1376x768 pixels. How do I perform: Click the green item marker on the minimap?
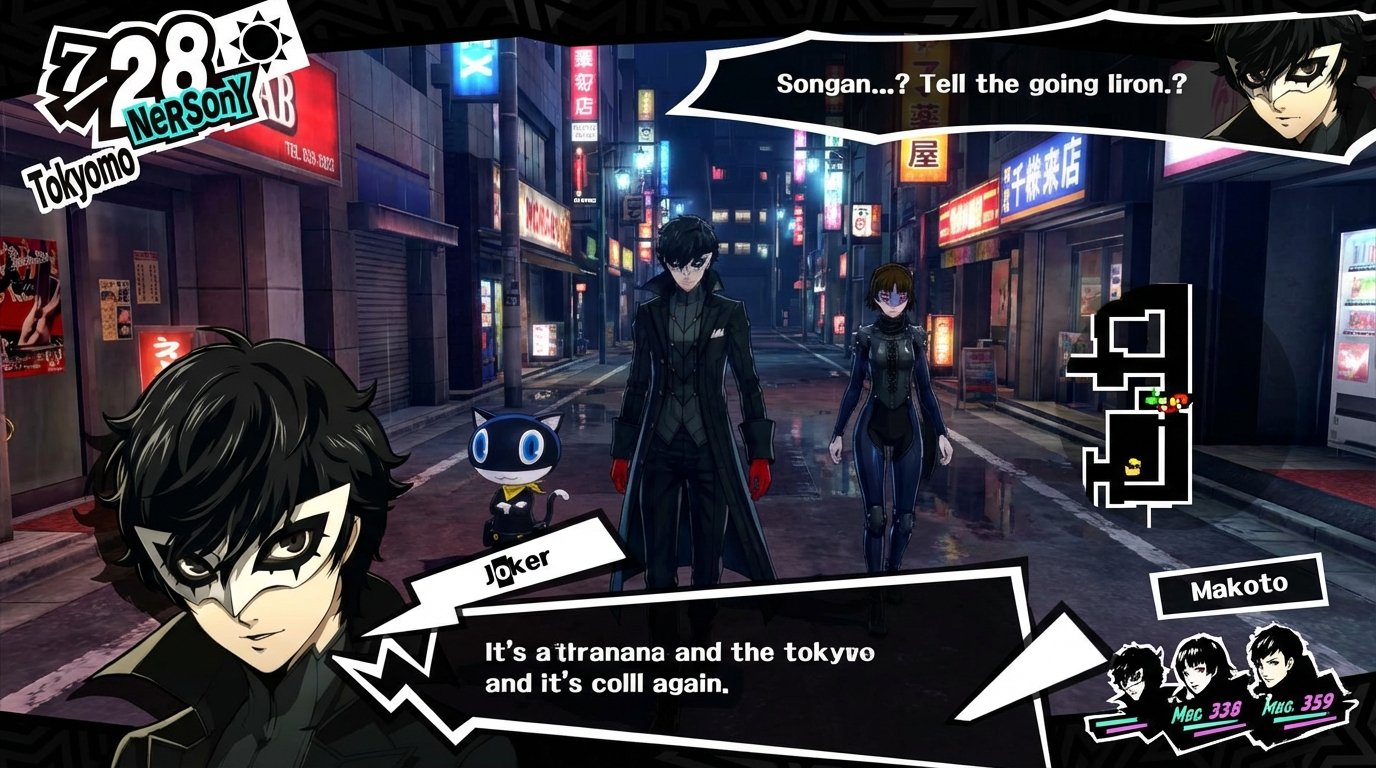tap(1152, 400)
